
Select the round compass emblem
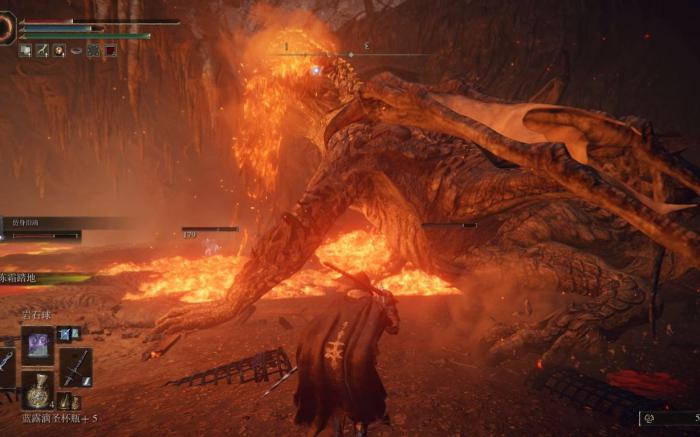(8, 27)
